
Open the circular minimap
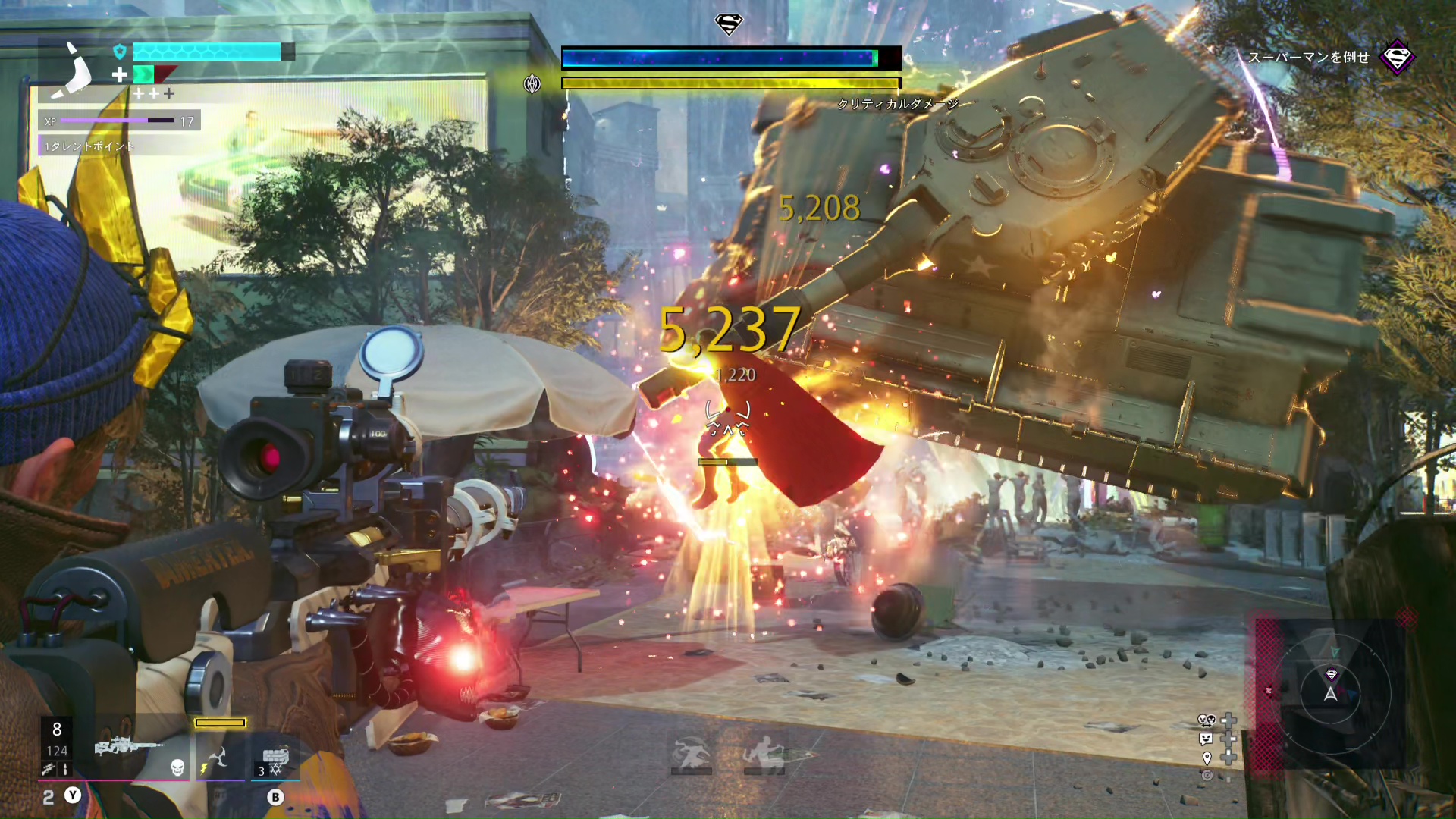[1332, 692]
